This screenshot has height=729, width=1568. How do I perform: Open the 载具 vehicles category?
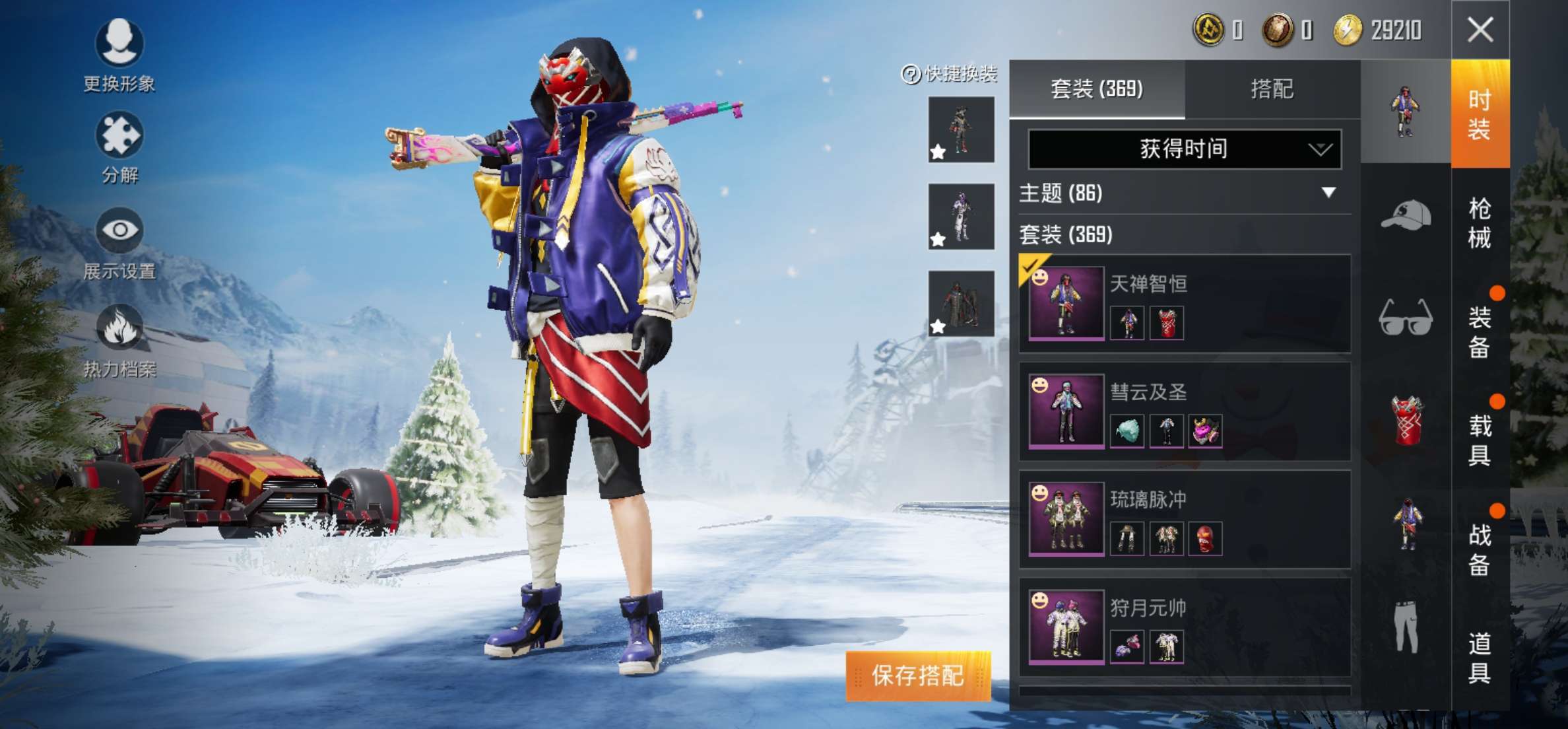tap(1480, 440)
